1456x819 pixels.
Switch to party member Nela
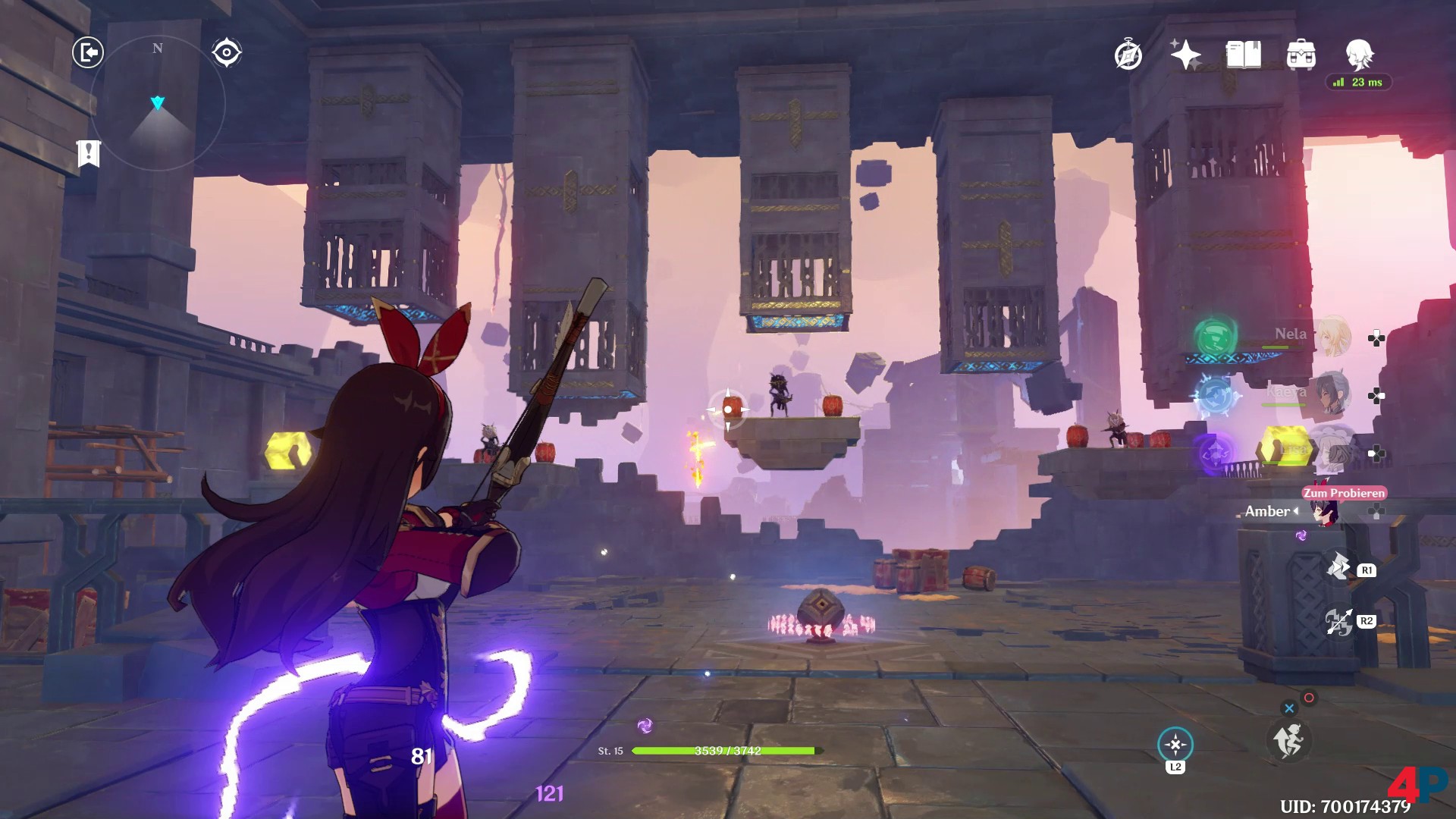[1332, 337]
